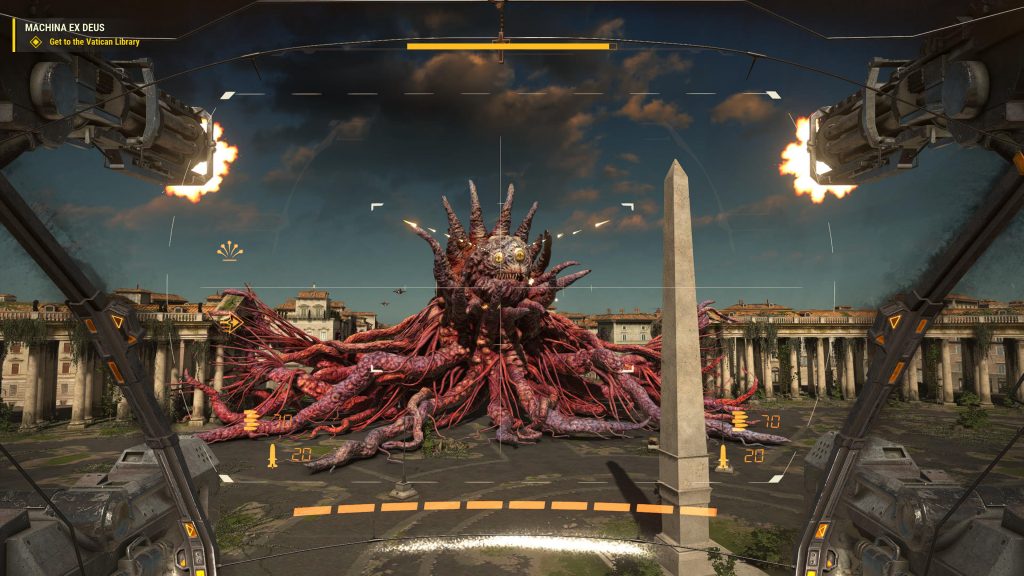Viewport: 1024px width, 576px height.
Task: Select the left weapon's bullet stack icon
Action: click(252, 419)
